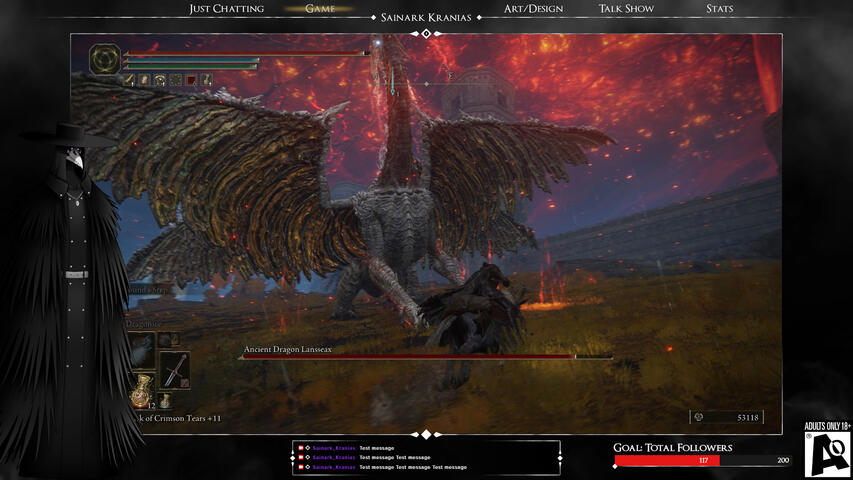The height and width of the screenshot is (480, 853).
Task: Switch to the Talk Show tab
Action: tap(626, 9)
